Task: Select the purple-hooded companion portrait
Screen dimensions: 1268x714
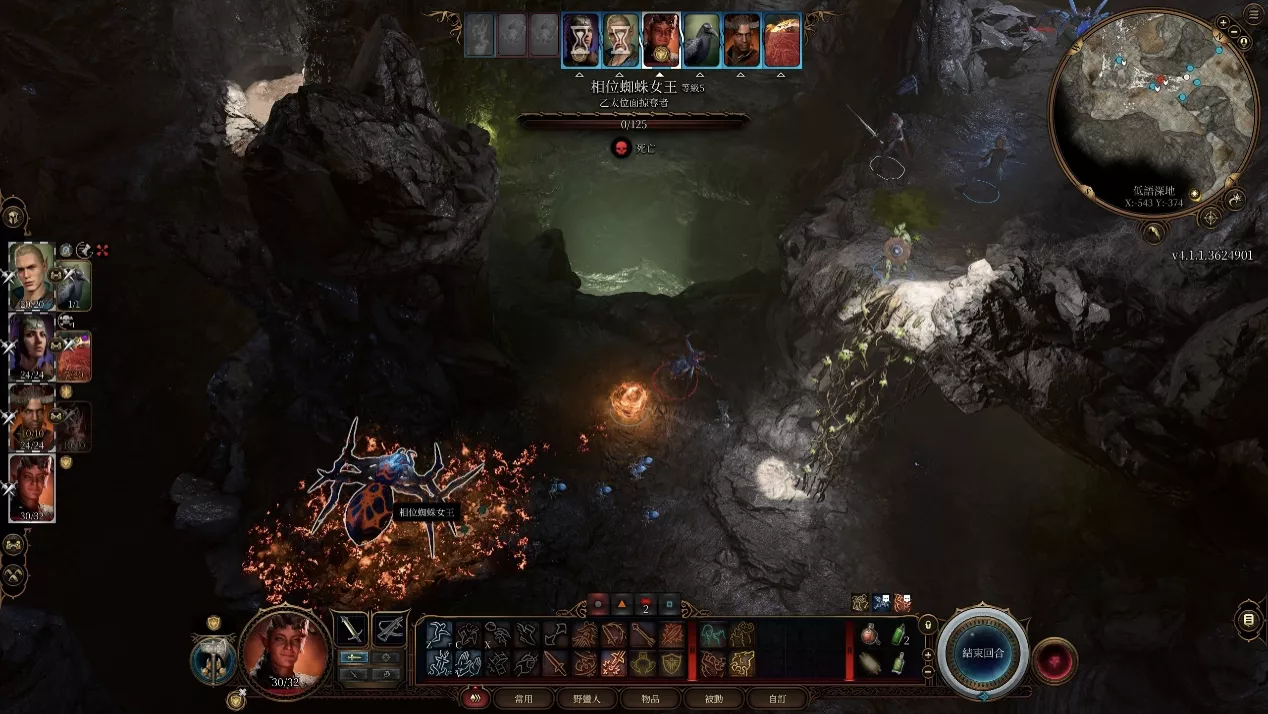Action: pos(31,347)
